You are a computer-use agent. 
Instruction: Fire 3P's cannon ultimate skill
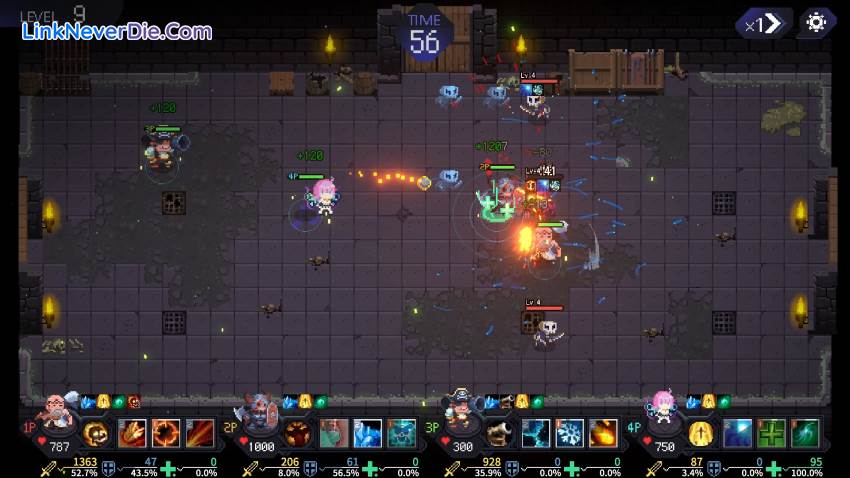pos(500,433)
